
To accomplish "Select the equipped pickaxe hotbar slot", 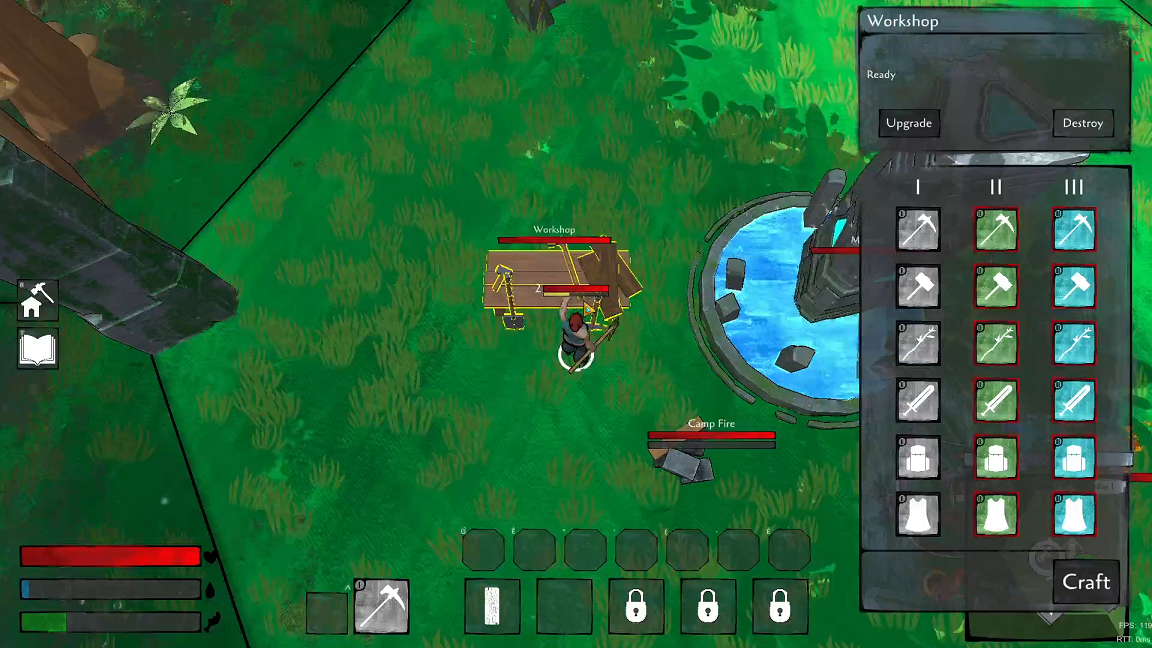I will [381, 606].
